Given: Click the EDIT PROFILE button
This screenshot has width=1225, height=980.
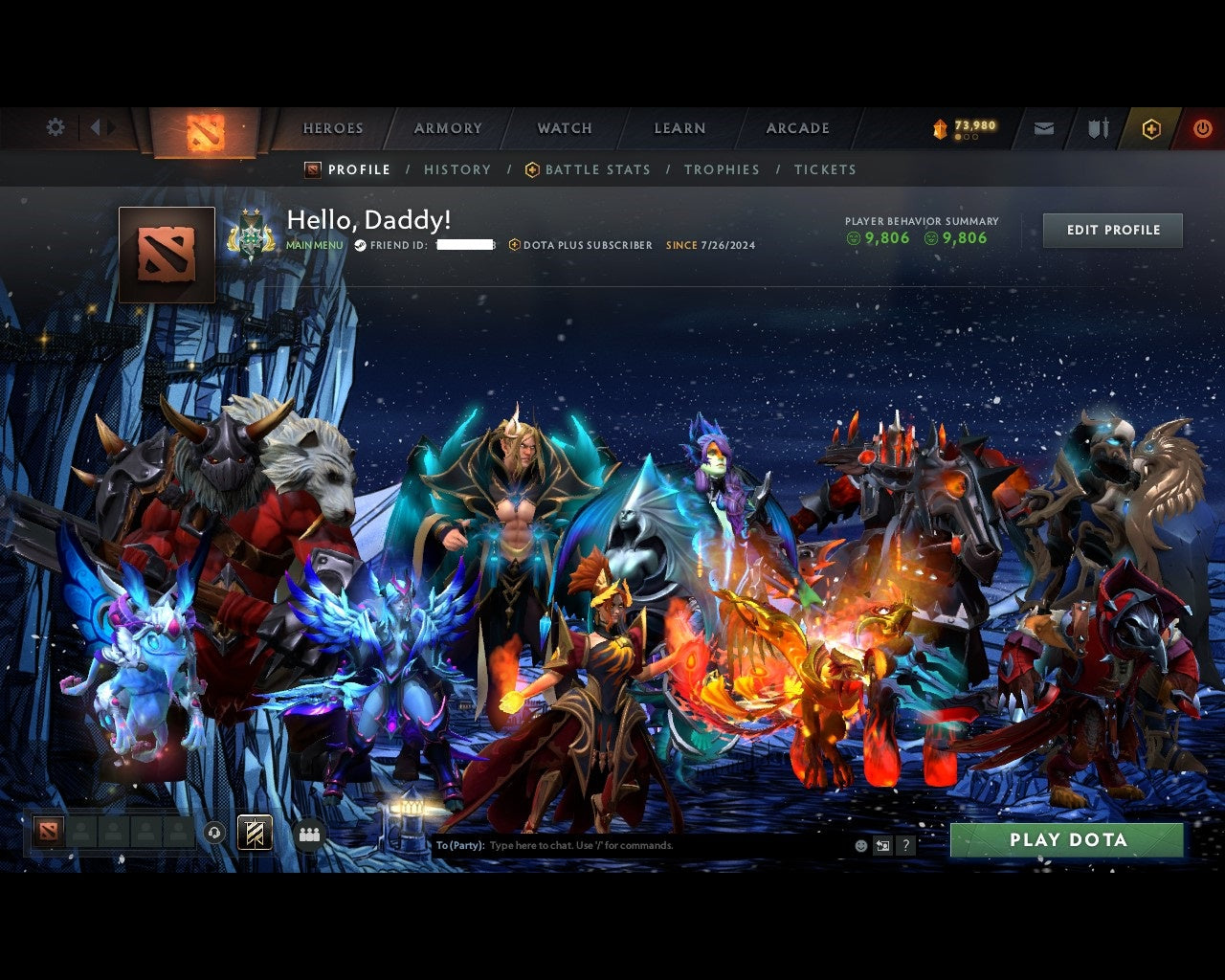Looking at the screenshot, I should 1112,230.
